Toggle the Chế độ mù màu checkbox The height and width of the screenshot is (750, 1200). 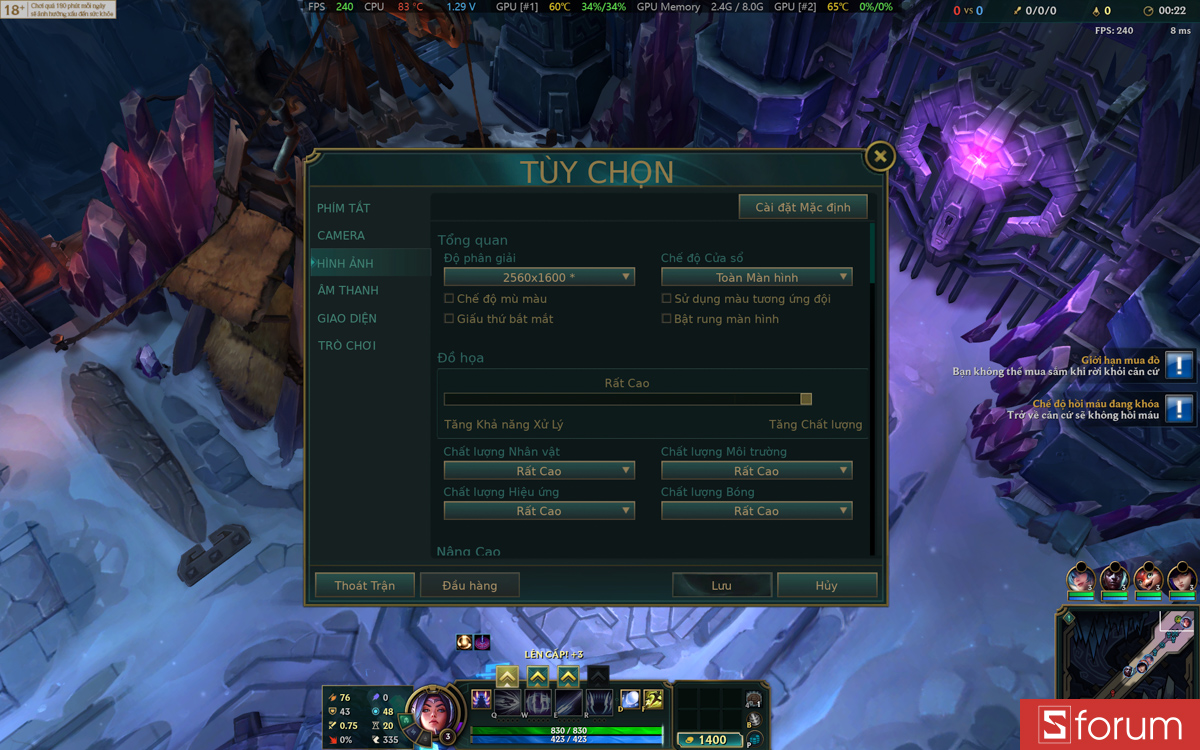(x=449, y=299)
